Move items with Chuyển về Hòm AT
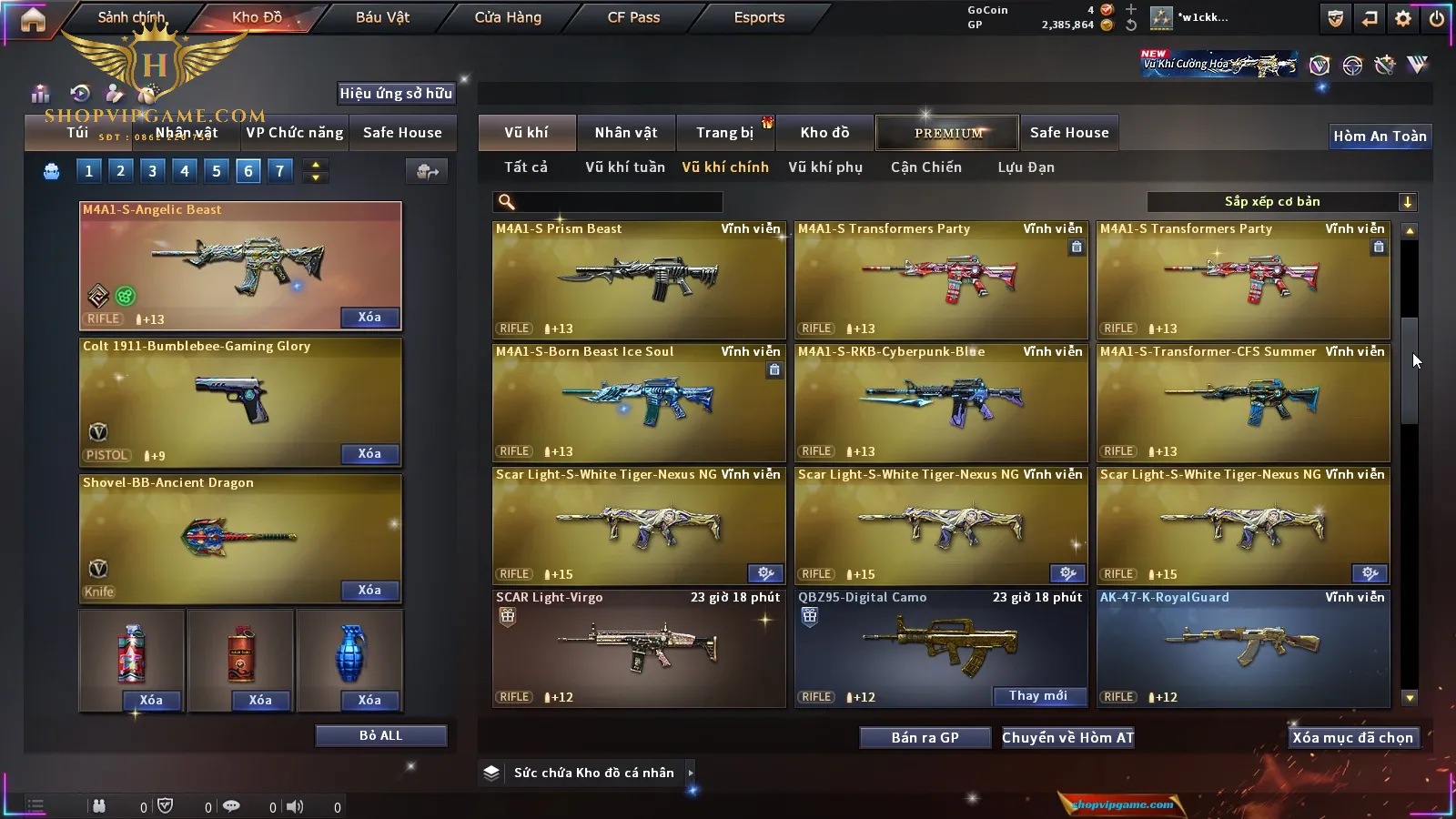The width and height of the screenshot is (1456, 819). click(x=1068, y=738)
